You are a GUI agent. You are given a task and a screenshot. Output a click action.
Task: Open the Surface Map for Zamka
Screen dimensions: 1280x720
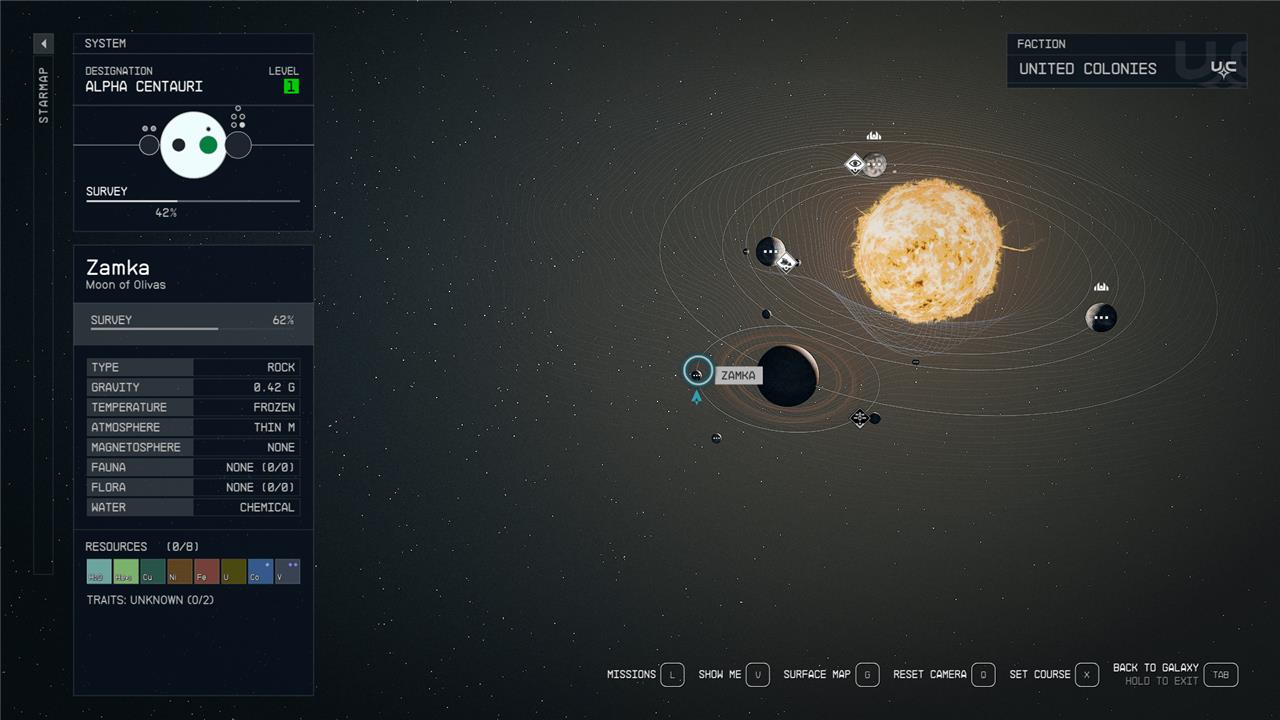pos(867,675)
